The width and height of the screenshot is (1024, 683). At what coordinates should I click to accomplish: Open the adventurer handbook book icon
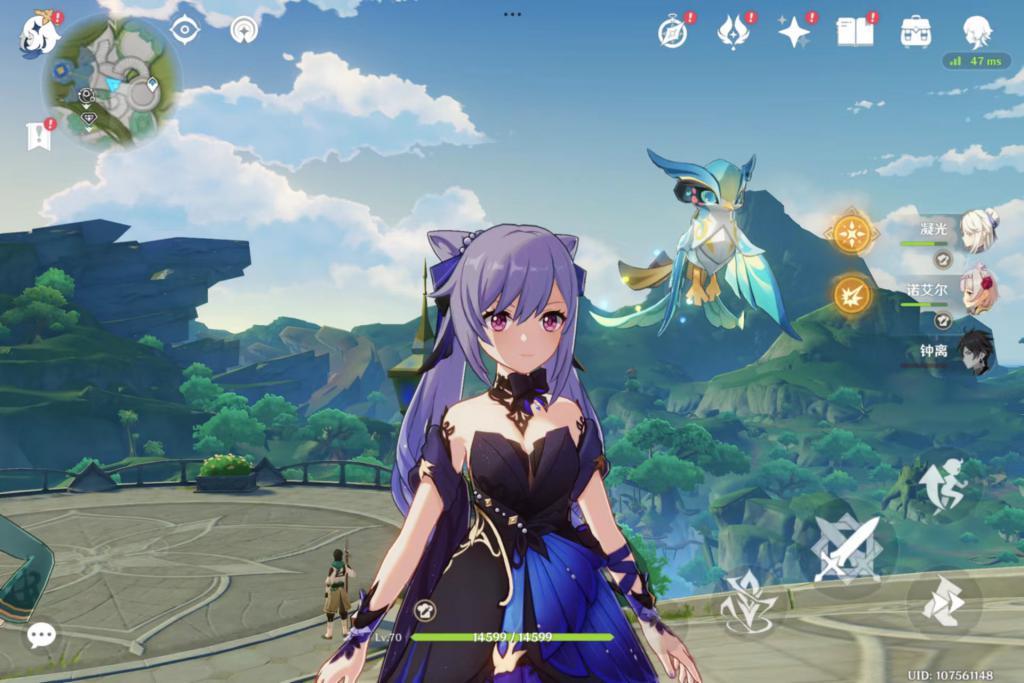point(852,32)
